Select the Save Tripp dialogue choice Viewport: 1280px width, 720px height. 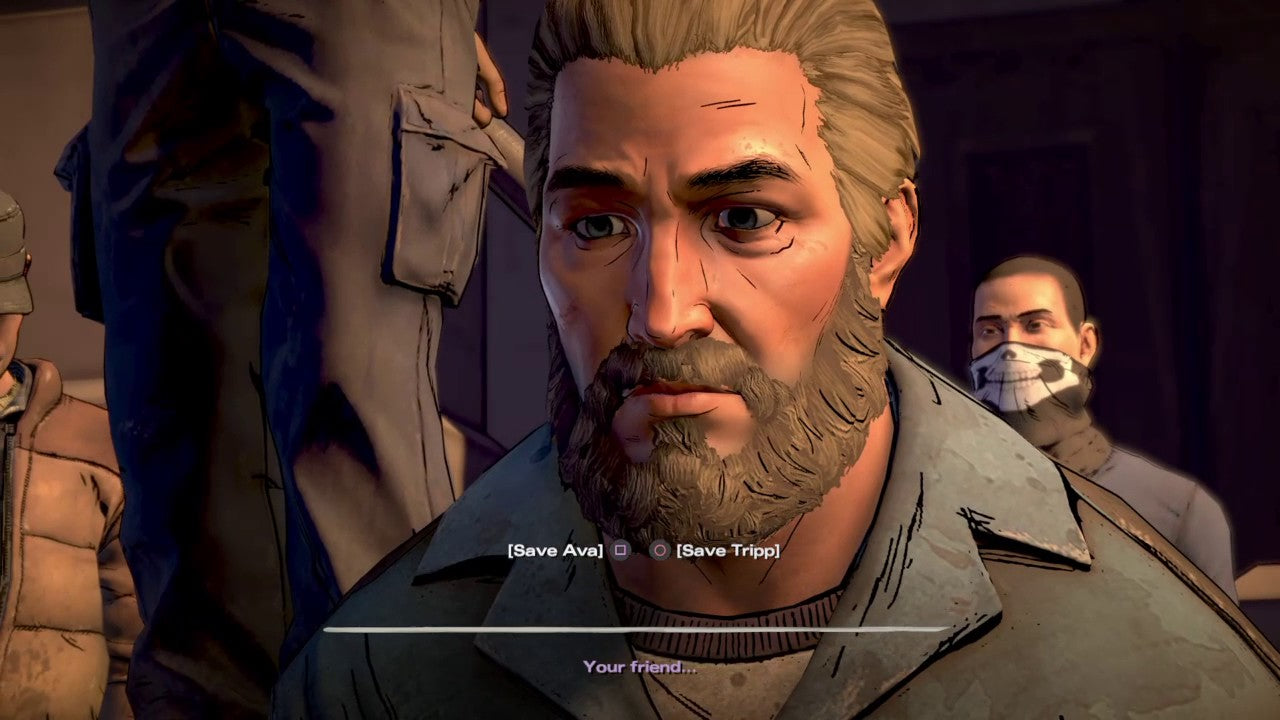click(x=727, y=550)
